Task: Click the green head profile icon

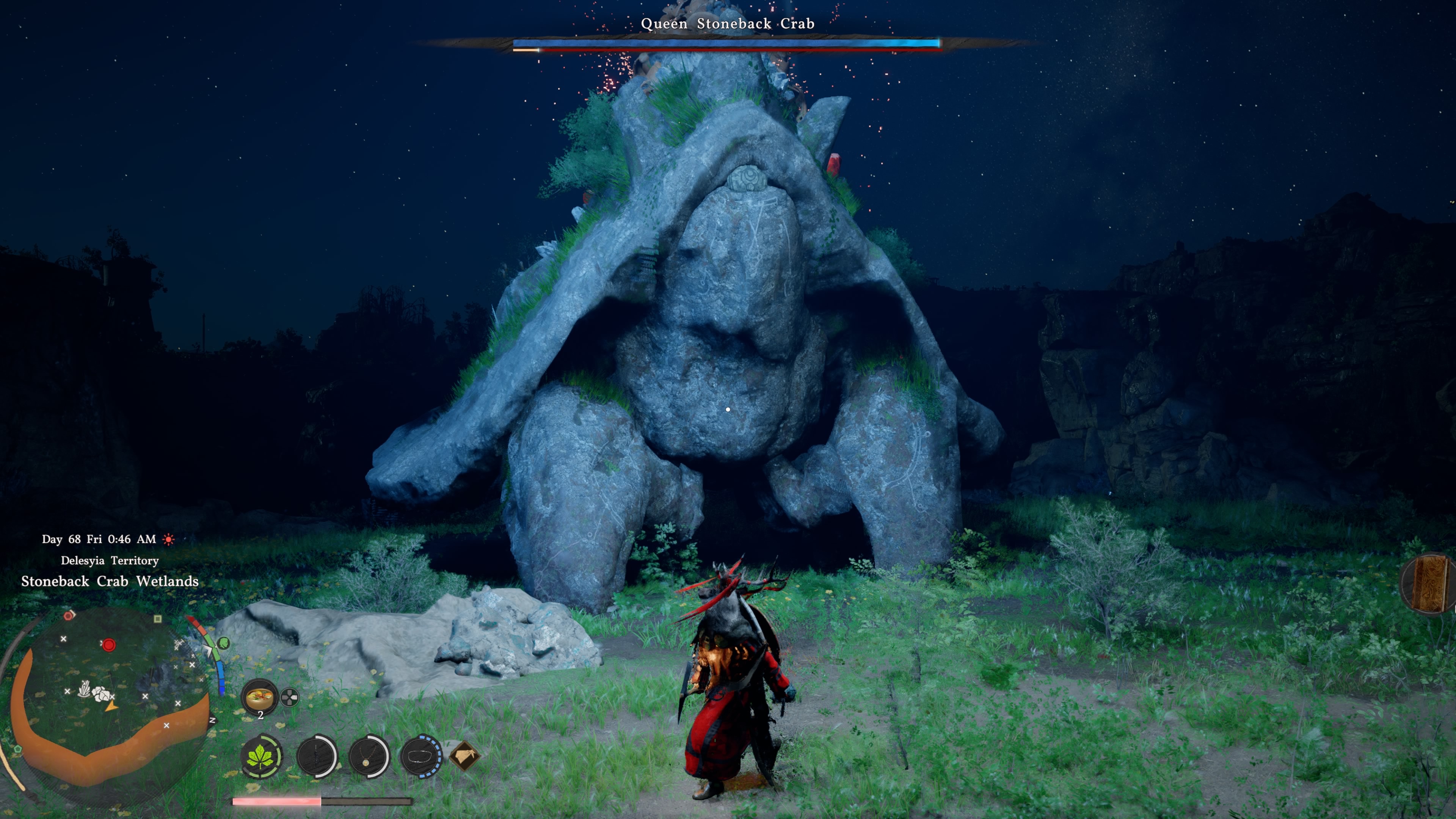Action: pos(224,643)
